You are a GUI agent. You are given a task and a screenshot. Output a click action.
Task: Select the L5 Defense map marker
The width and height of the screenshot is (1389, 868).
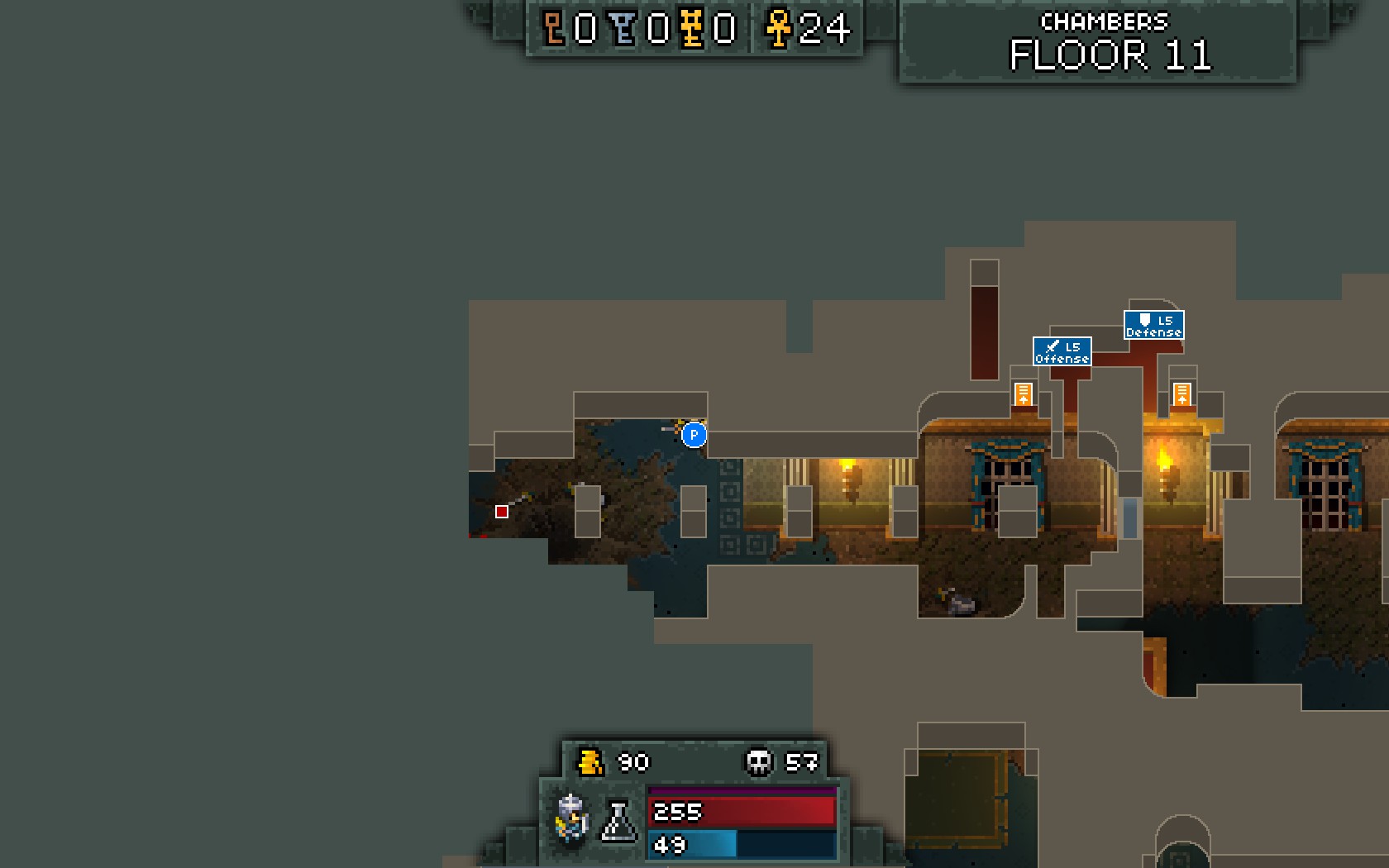coord(1153,325)
